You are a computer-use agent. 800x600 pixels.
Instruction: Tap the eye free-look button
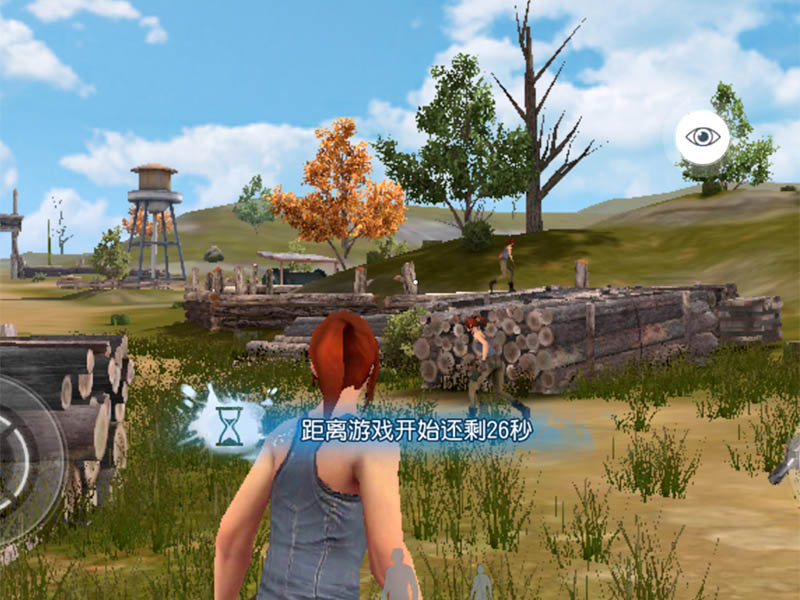(702, 138)
